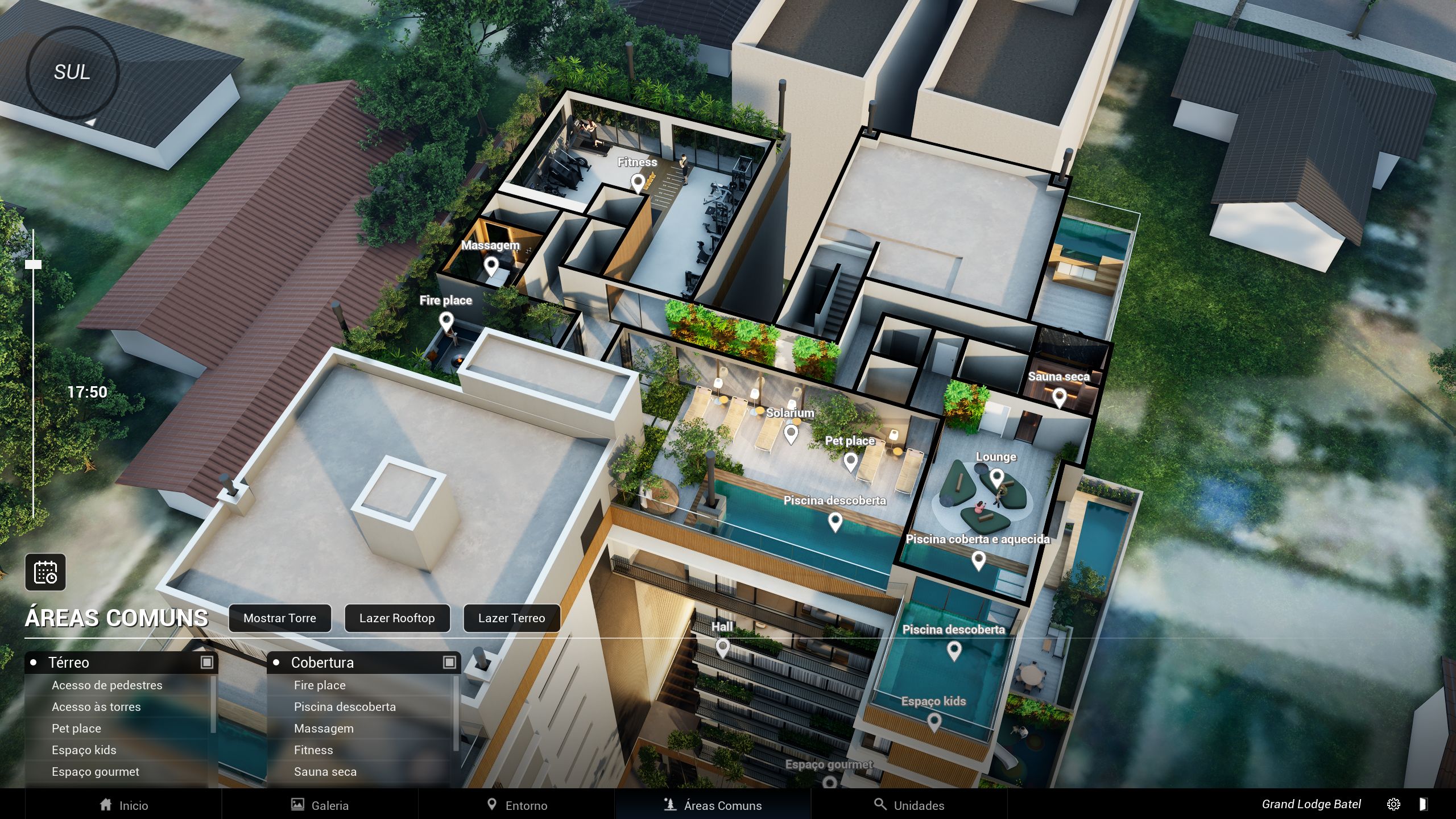Open the calendar schedule icon

coord(45,572)
